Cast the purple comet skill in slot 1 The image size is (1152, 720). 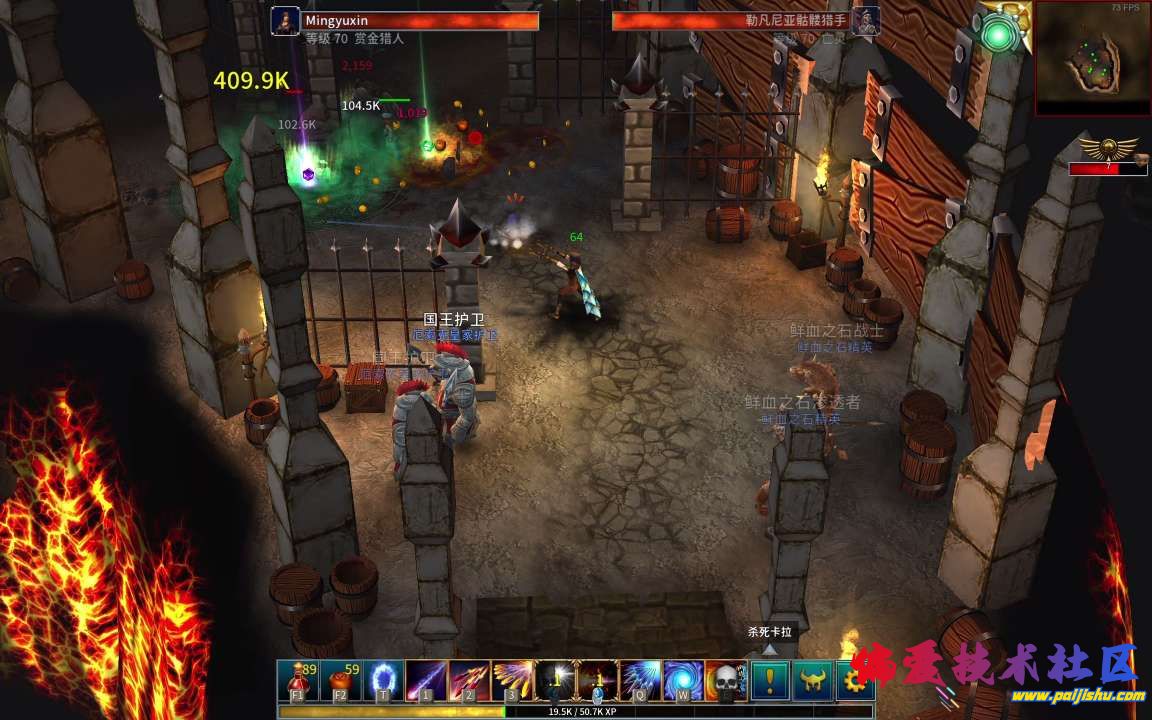click(x=427, y=680)
